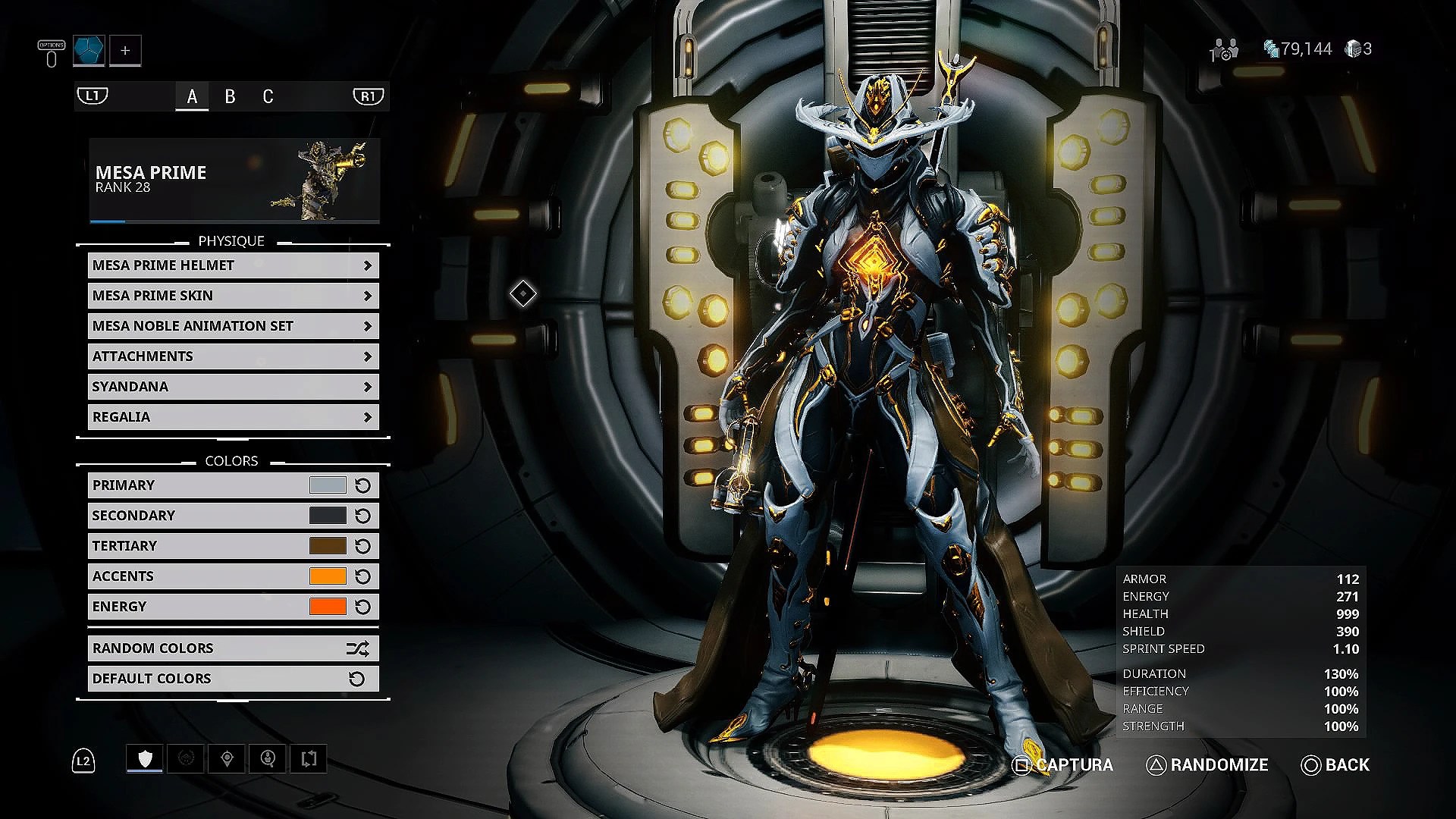Open the Regalia menu
This screenshot has width=1456, height=819.
coord(233,417)
